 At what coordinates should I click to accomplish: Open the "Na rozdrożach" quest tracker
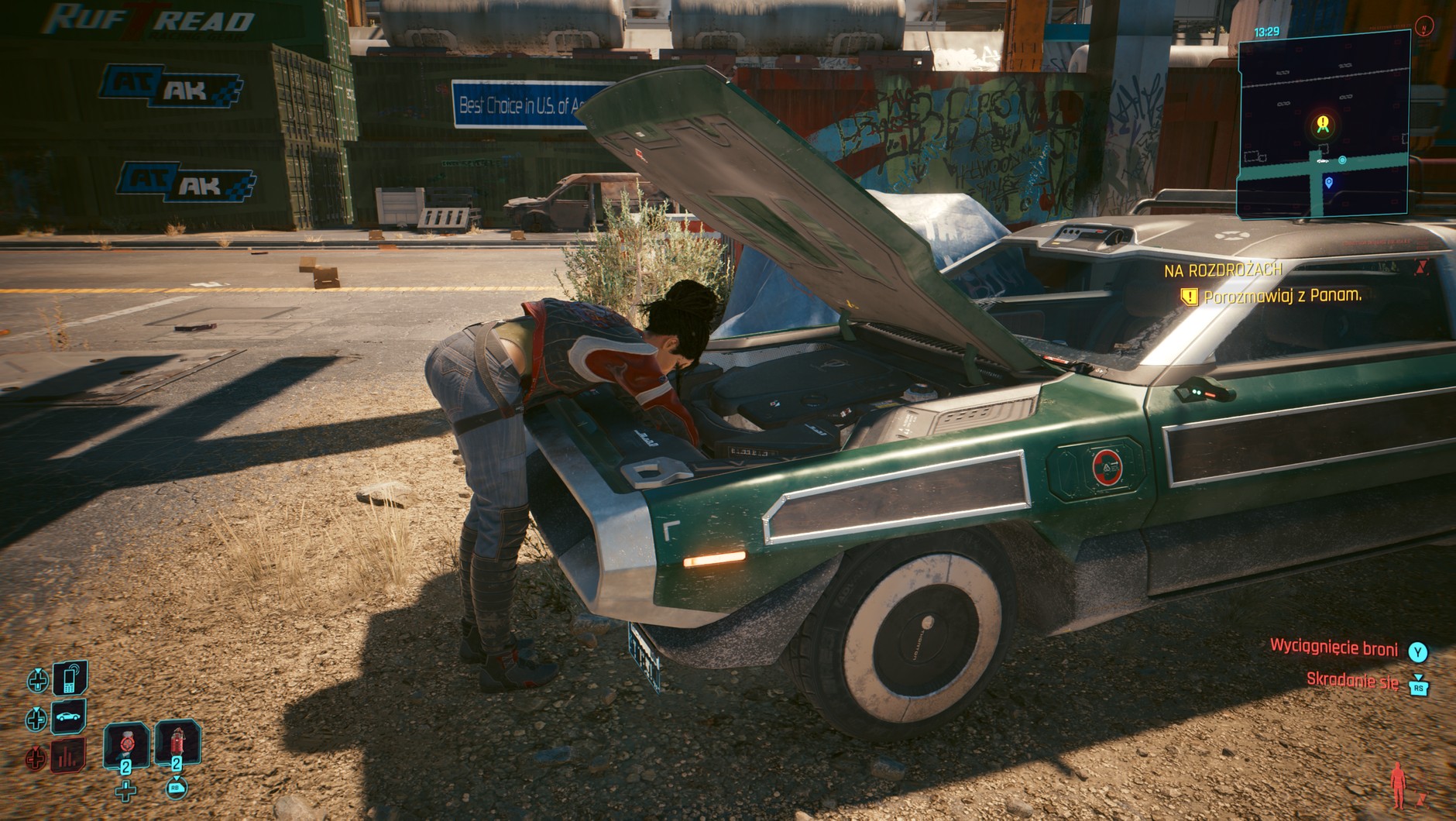pos(1223,270)
